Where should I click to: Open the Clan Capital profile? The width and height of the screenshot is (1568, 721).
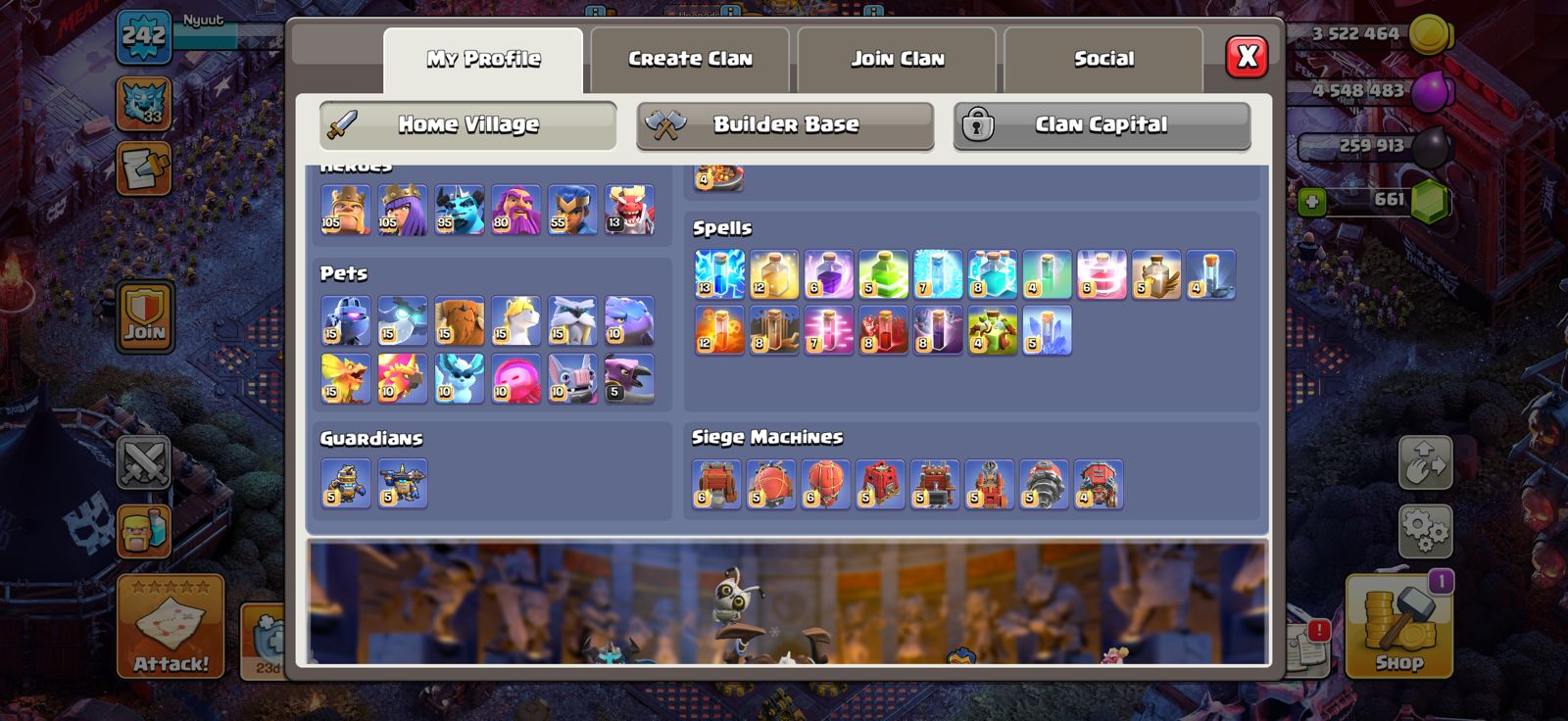[1099, 124]
